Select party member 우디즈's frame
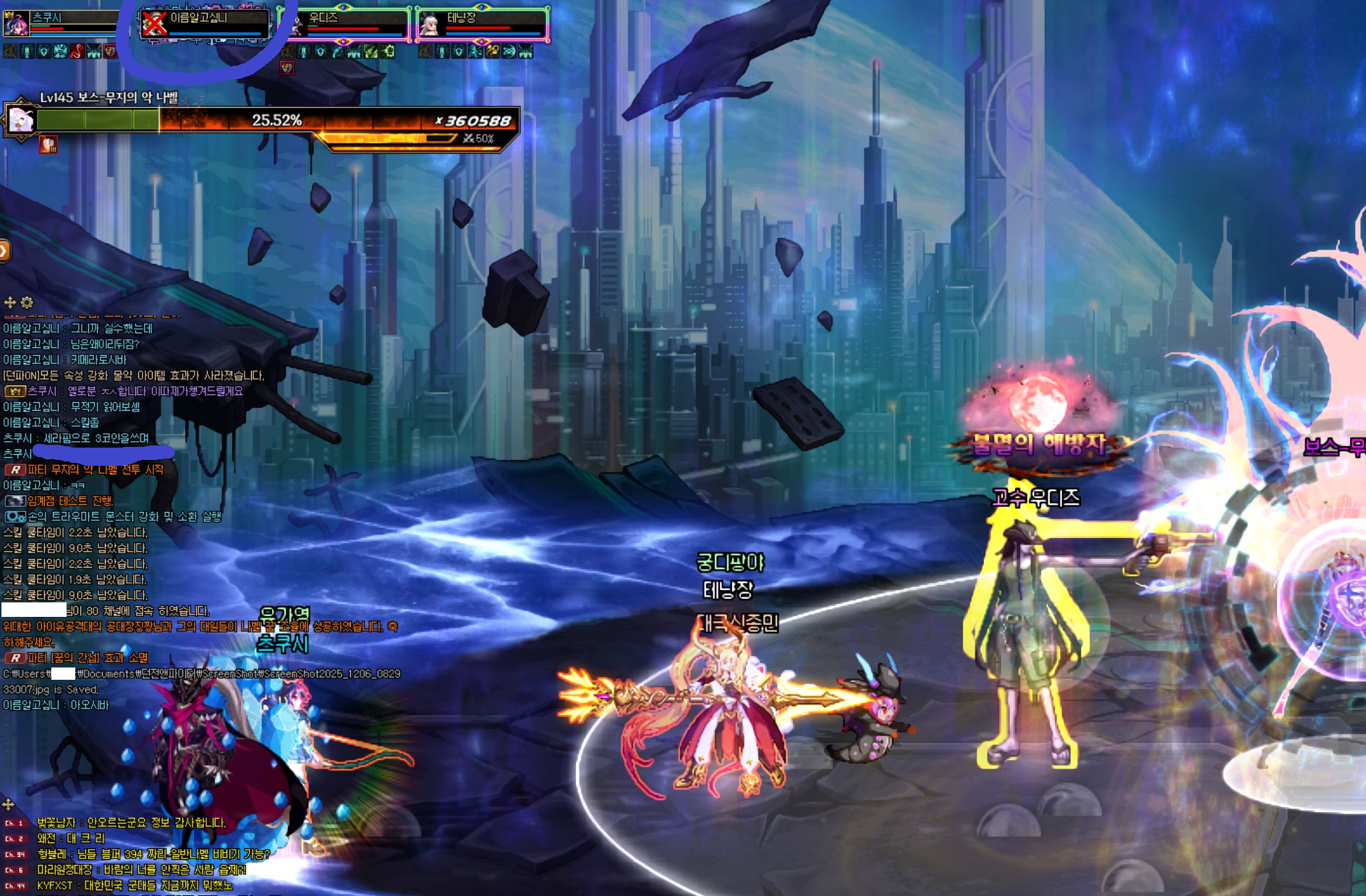 [x=346, y=23]
